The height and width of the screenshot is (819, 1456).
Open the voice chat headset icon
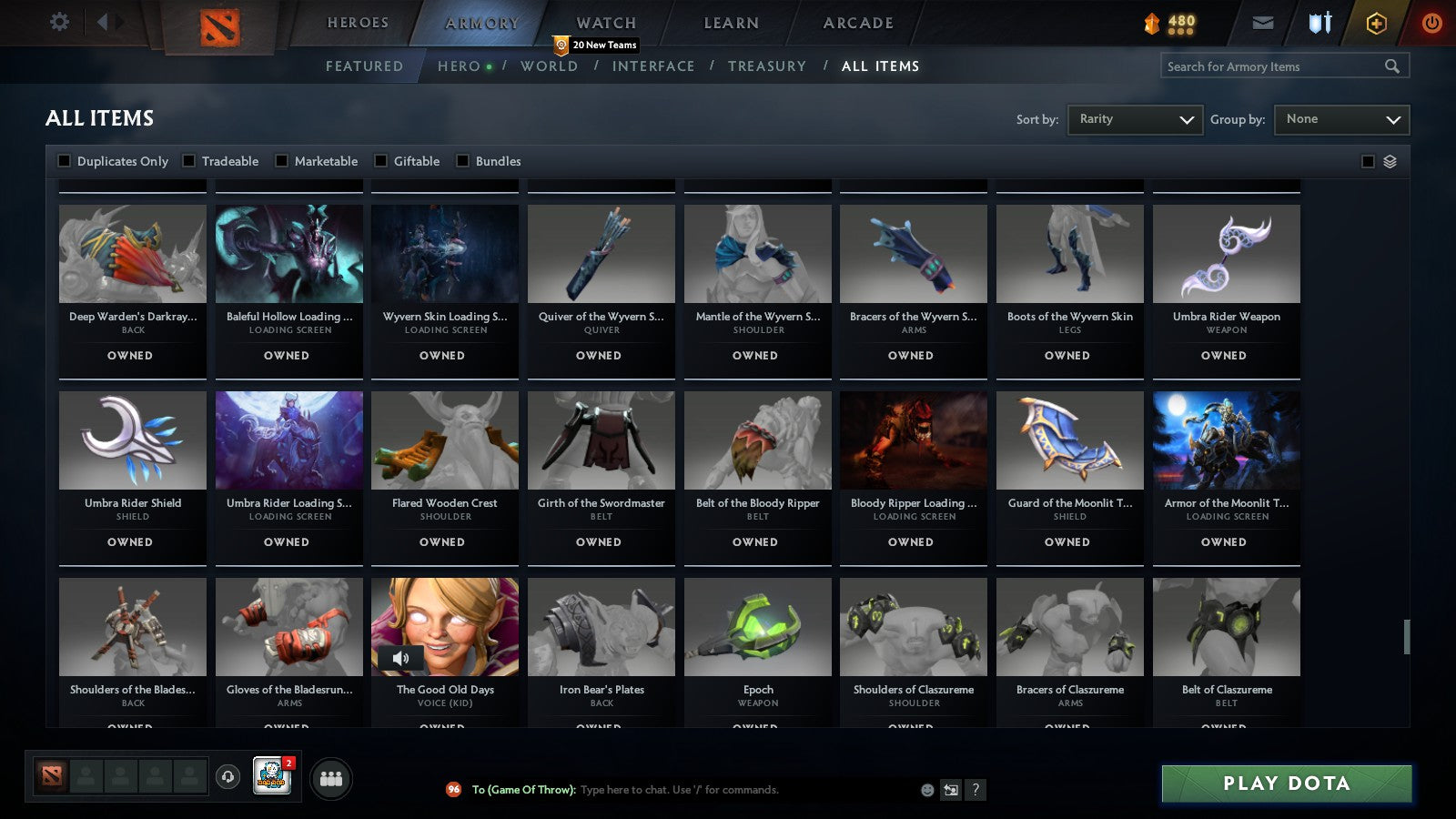[227, 778]
